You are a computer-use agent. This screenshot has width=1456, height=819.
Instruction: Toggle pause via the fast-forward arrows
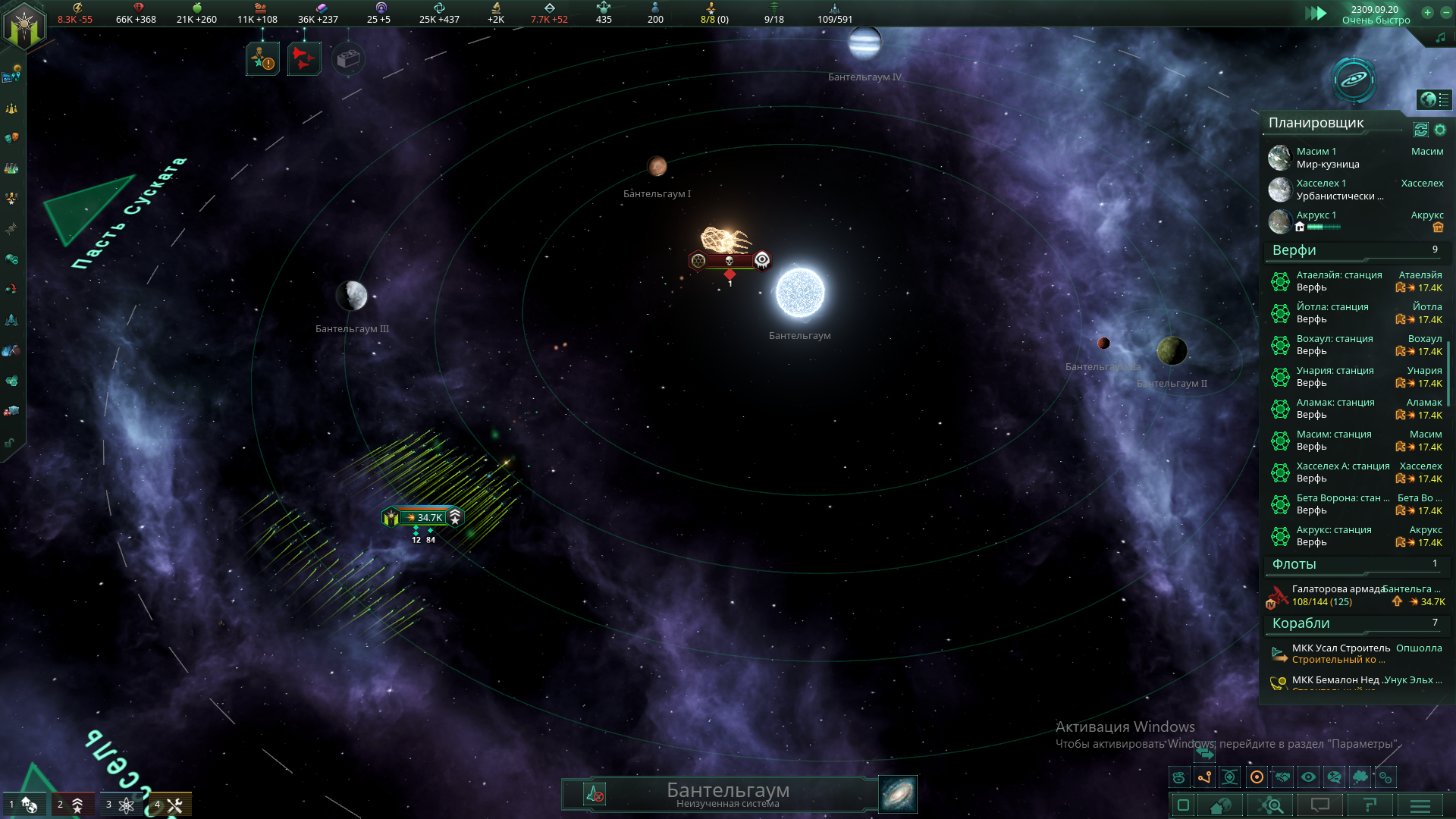[1316, 13]
